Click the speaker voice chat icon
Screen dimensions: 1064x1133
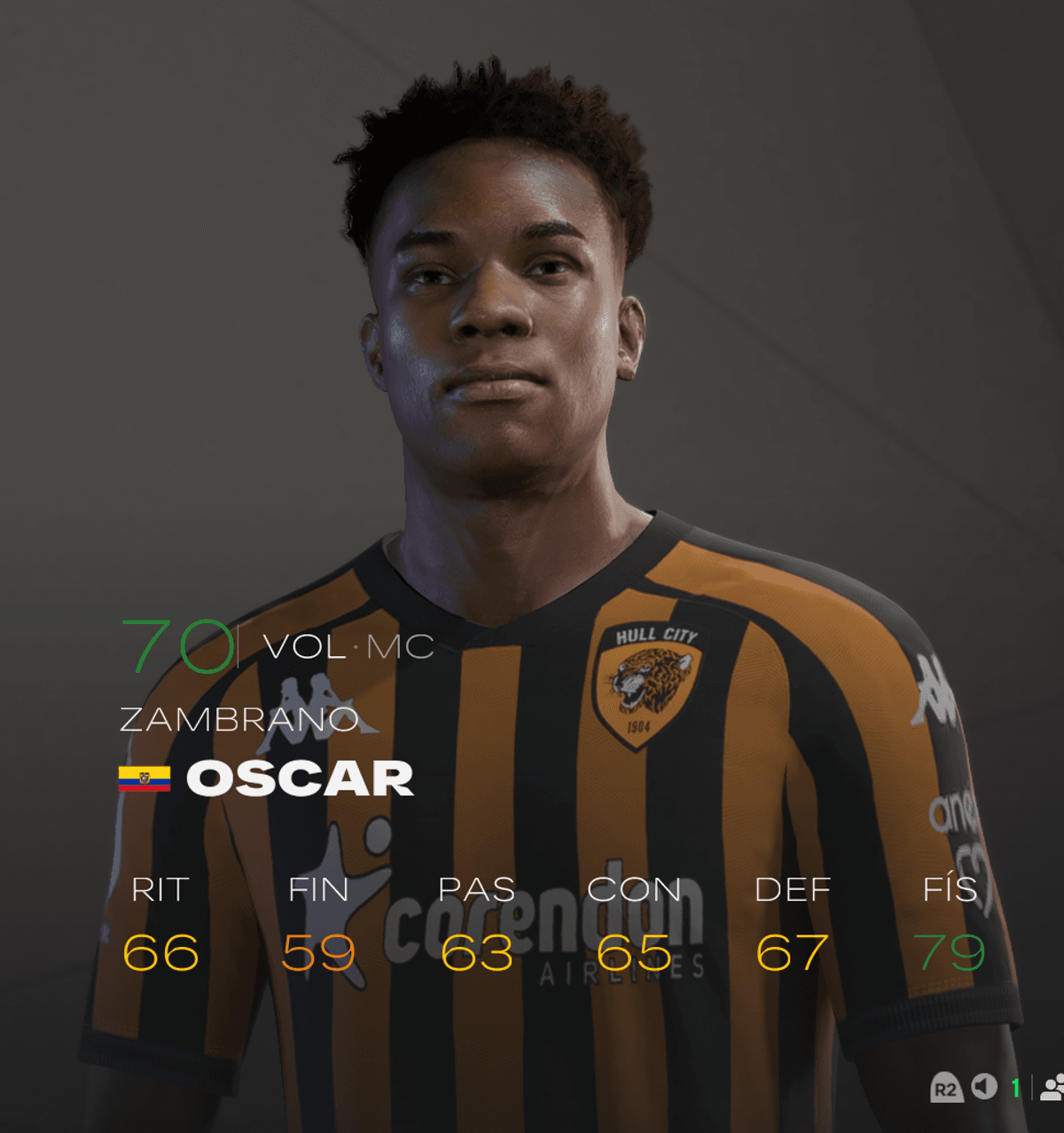(x=983, y=1087)
